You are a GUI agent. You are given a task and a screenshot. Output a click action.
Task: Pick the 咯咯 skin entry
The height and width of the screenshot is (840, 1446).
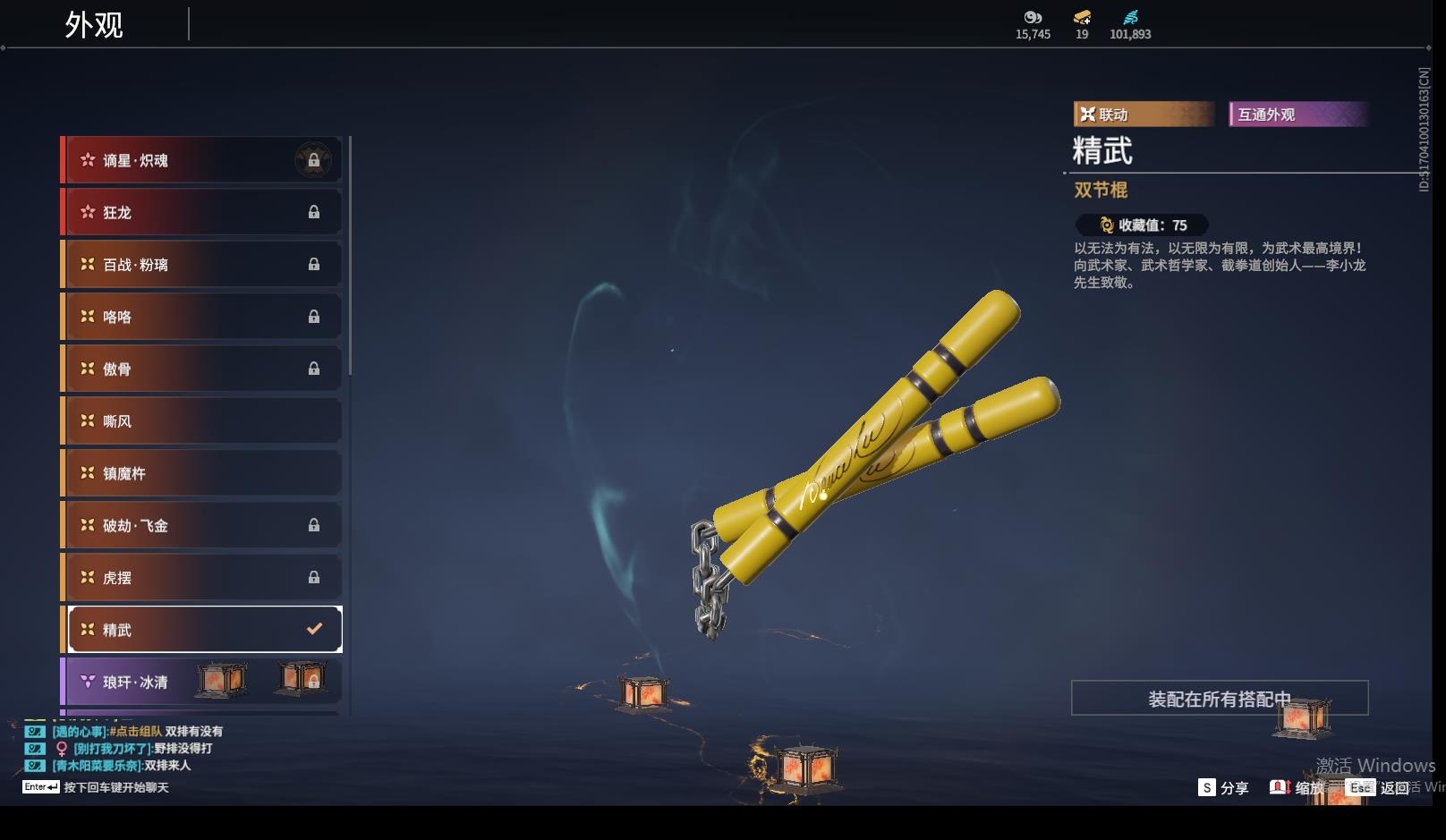(202, 317)
